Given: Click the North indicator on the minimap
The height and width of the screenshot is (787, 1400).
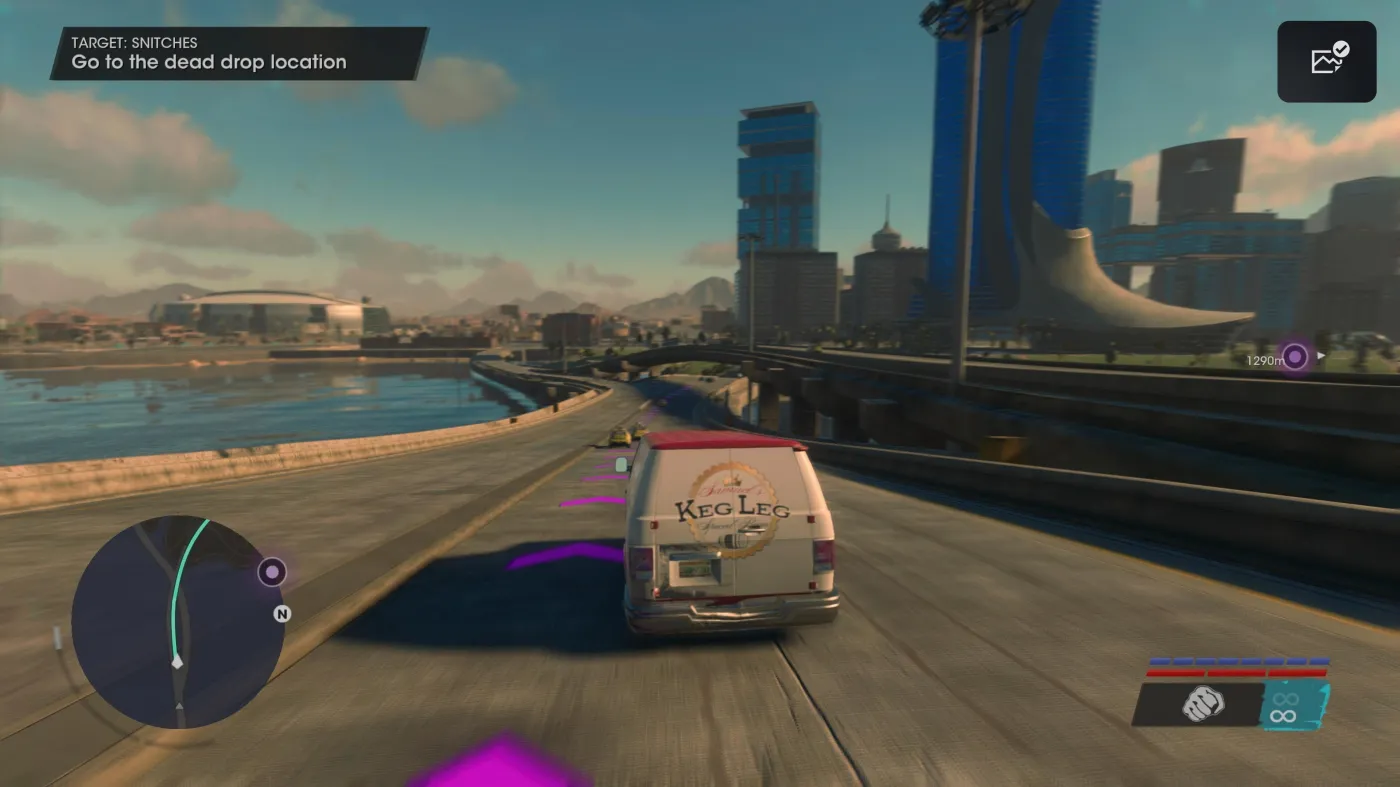Looking at the screenshot, I should click(282, 613).
